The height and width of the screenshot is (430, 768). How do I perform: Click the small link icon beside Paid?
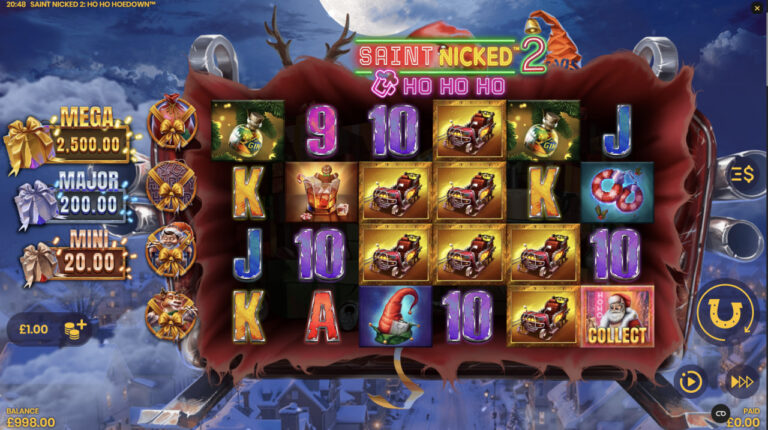coord(719,412)
